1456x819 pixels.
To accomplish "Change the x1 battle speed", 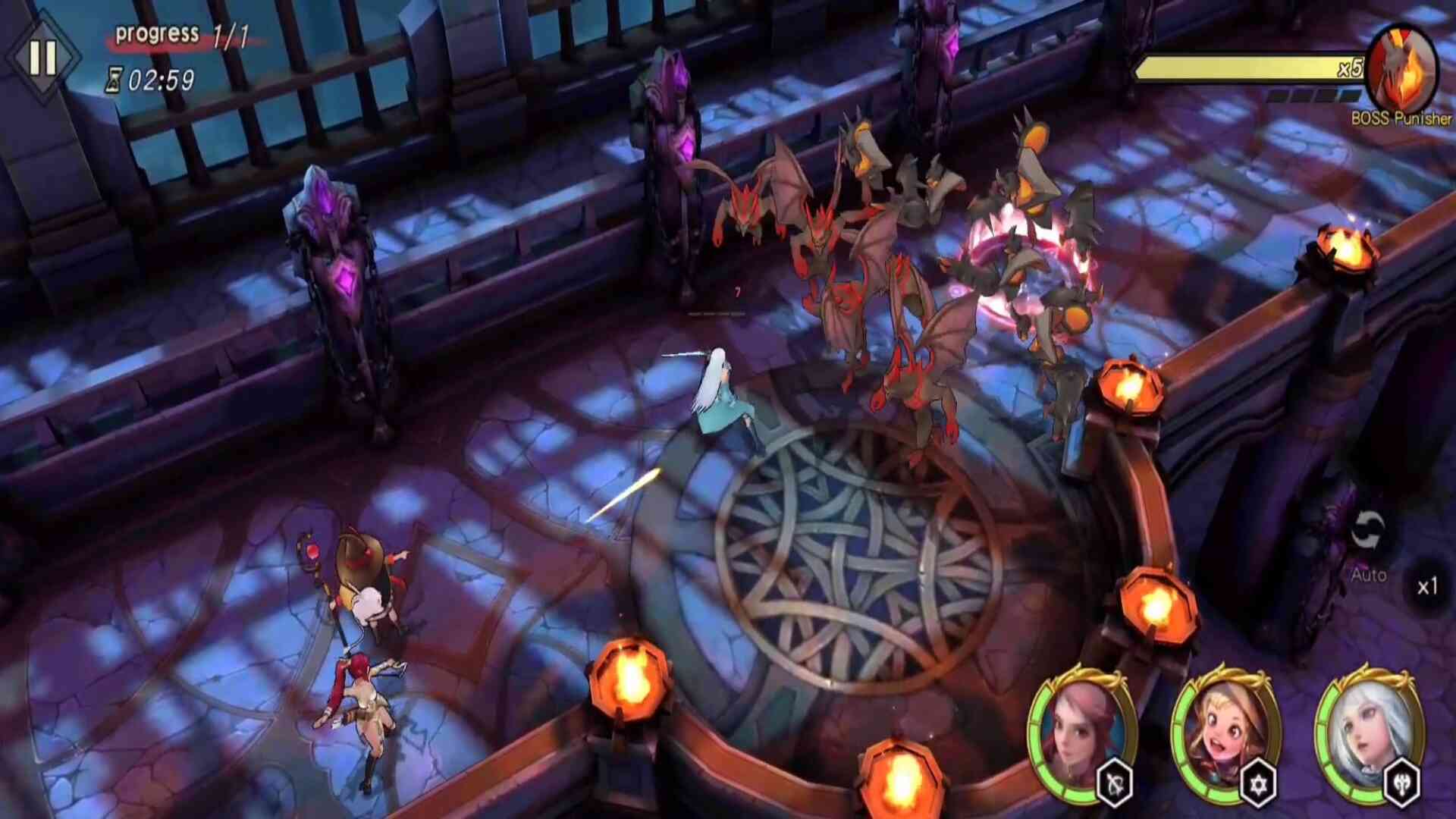I will point(1427,586).
